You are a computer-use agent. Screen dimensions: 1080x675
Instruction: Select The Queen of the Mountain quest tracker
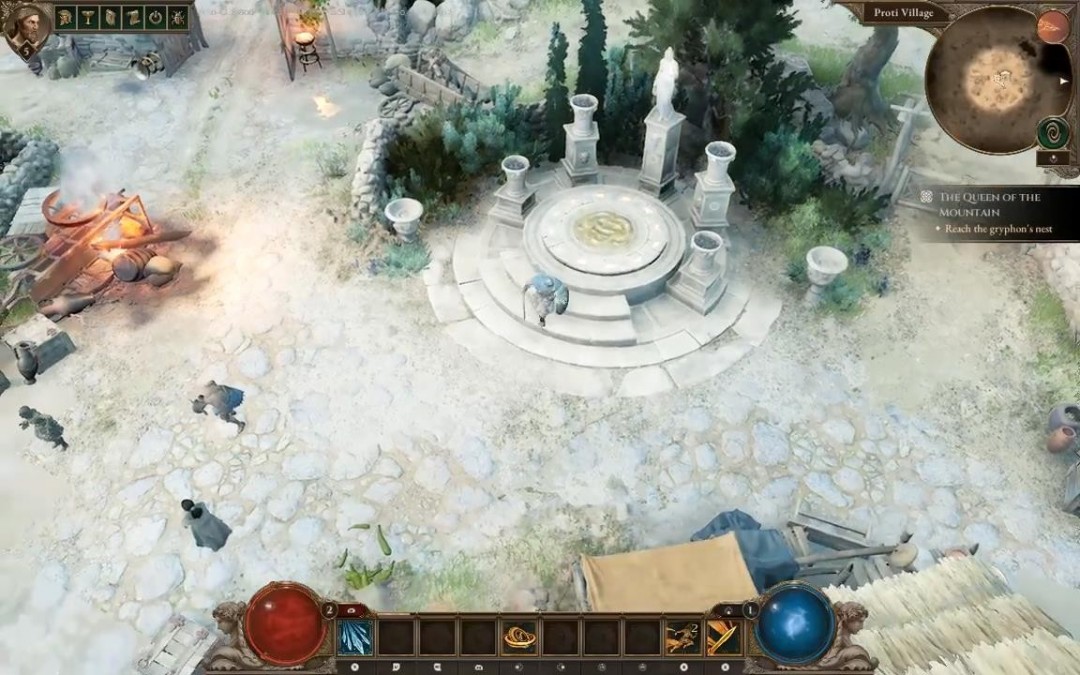tap(989, 204)
